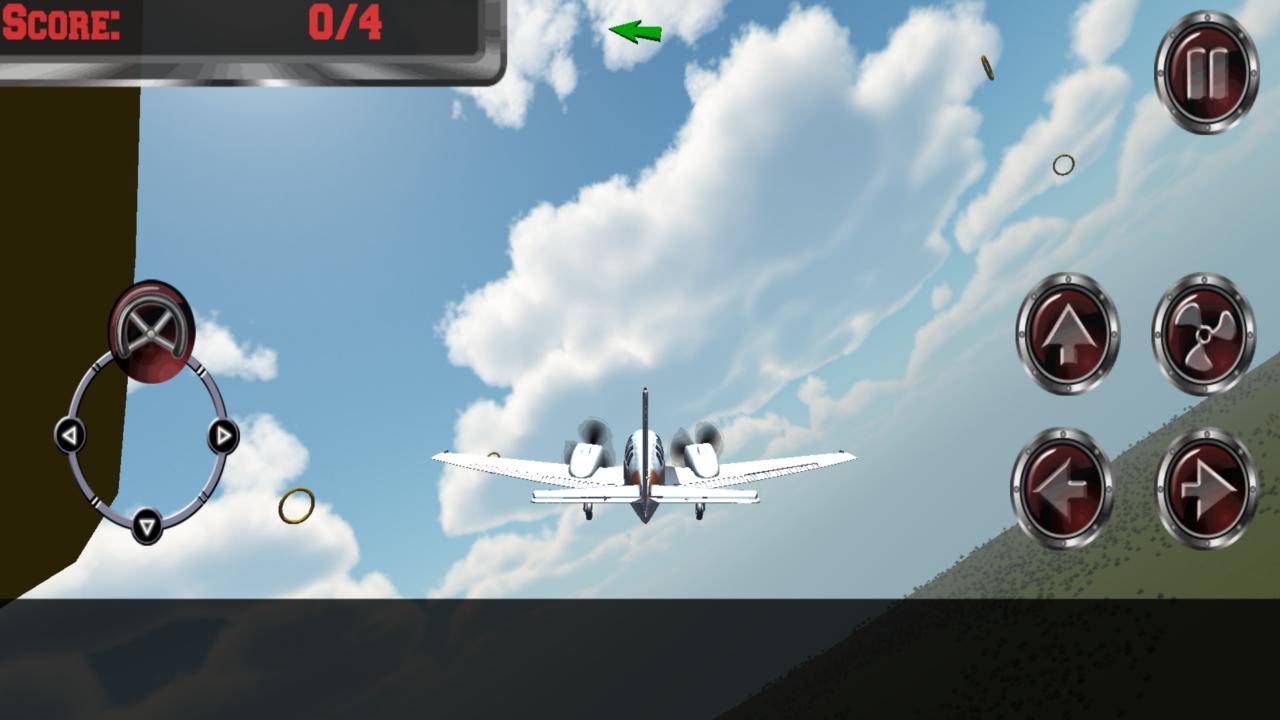Tap the right triangle on the control ring
Screen dimensions: 1280x720
point(222,436)
